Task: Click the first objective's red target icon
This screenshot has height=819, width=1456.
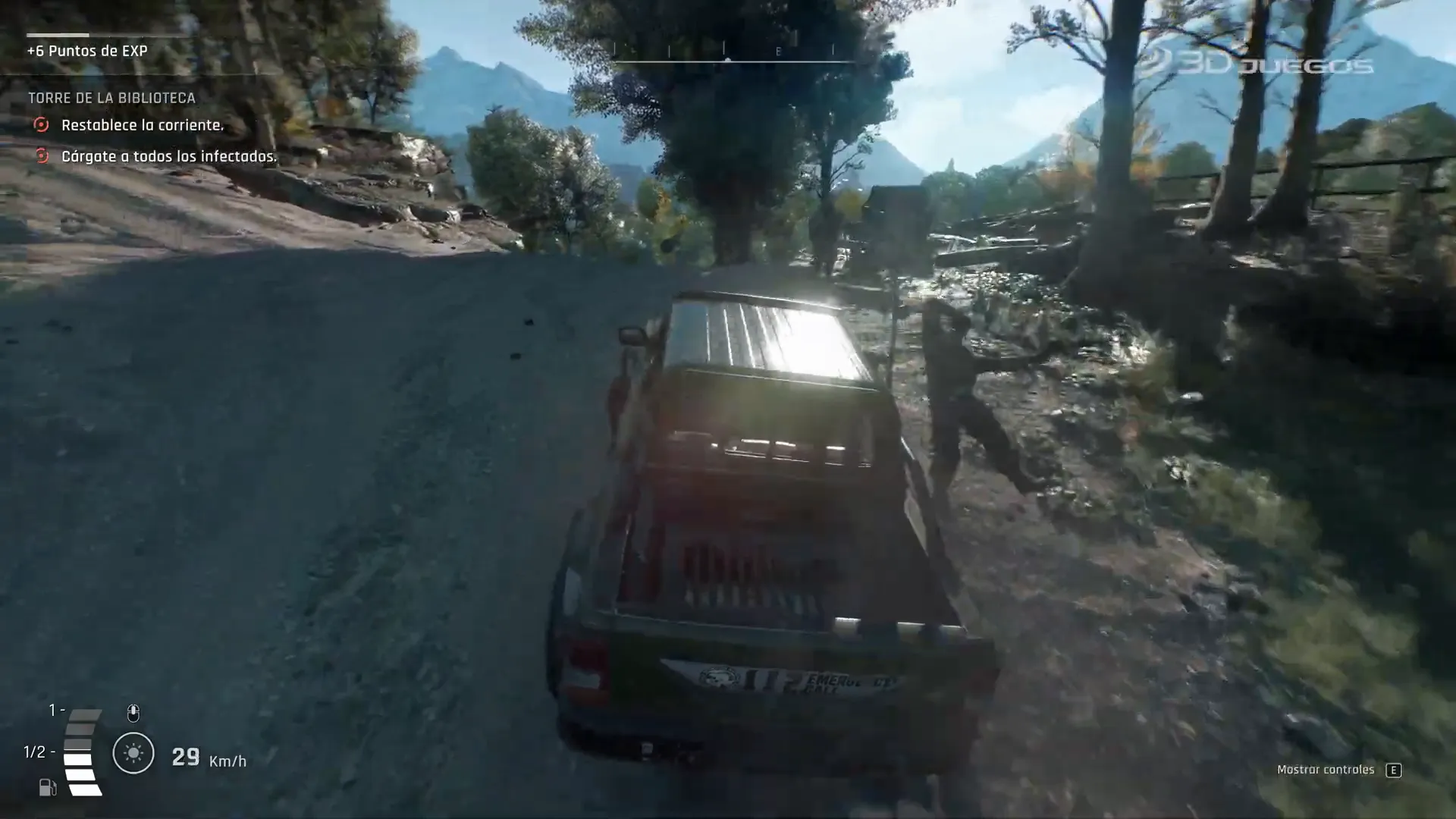Action: [x=42, y=125]
